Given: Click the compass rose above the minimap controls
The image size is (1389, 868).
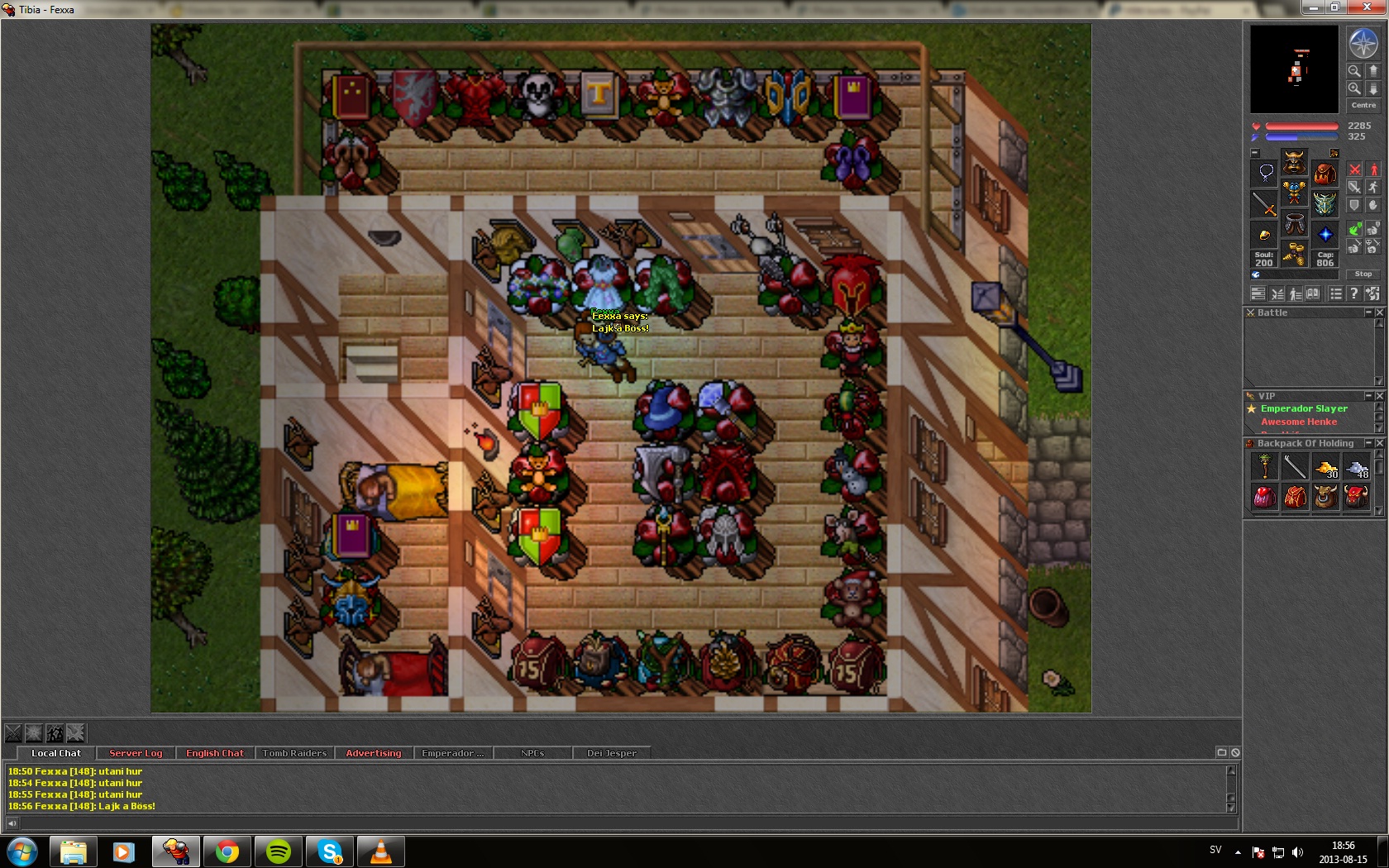Looking at the screenshot, I should (1363, 43).
